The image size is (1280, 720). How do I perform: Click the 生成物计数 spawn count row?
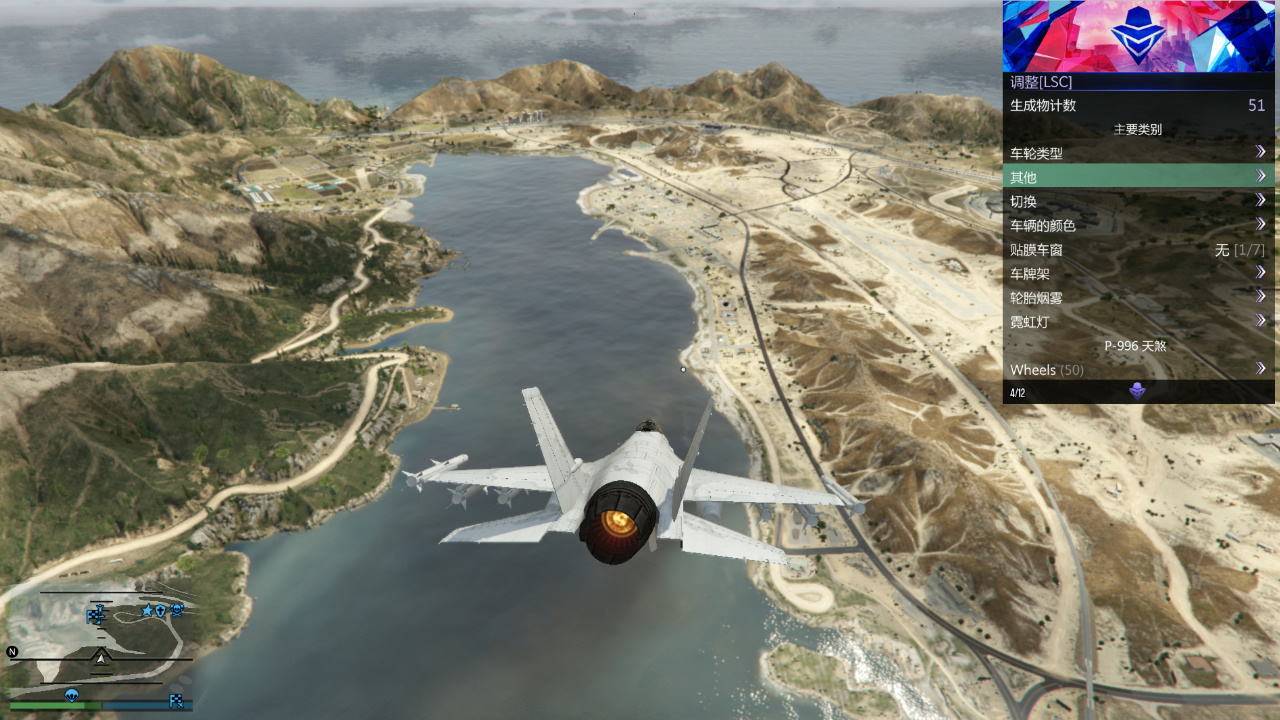[x=1138, y=105]
